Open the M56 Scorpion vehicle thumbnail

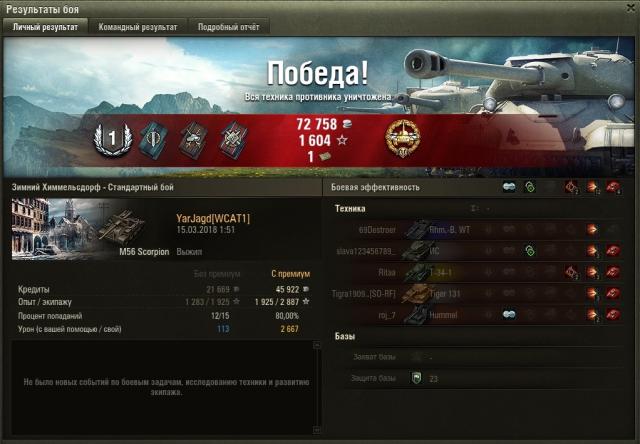click(x=92, y=228)
